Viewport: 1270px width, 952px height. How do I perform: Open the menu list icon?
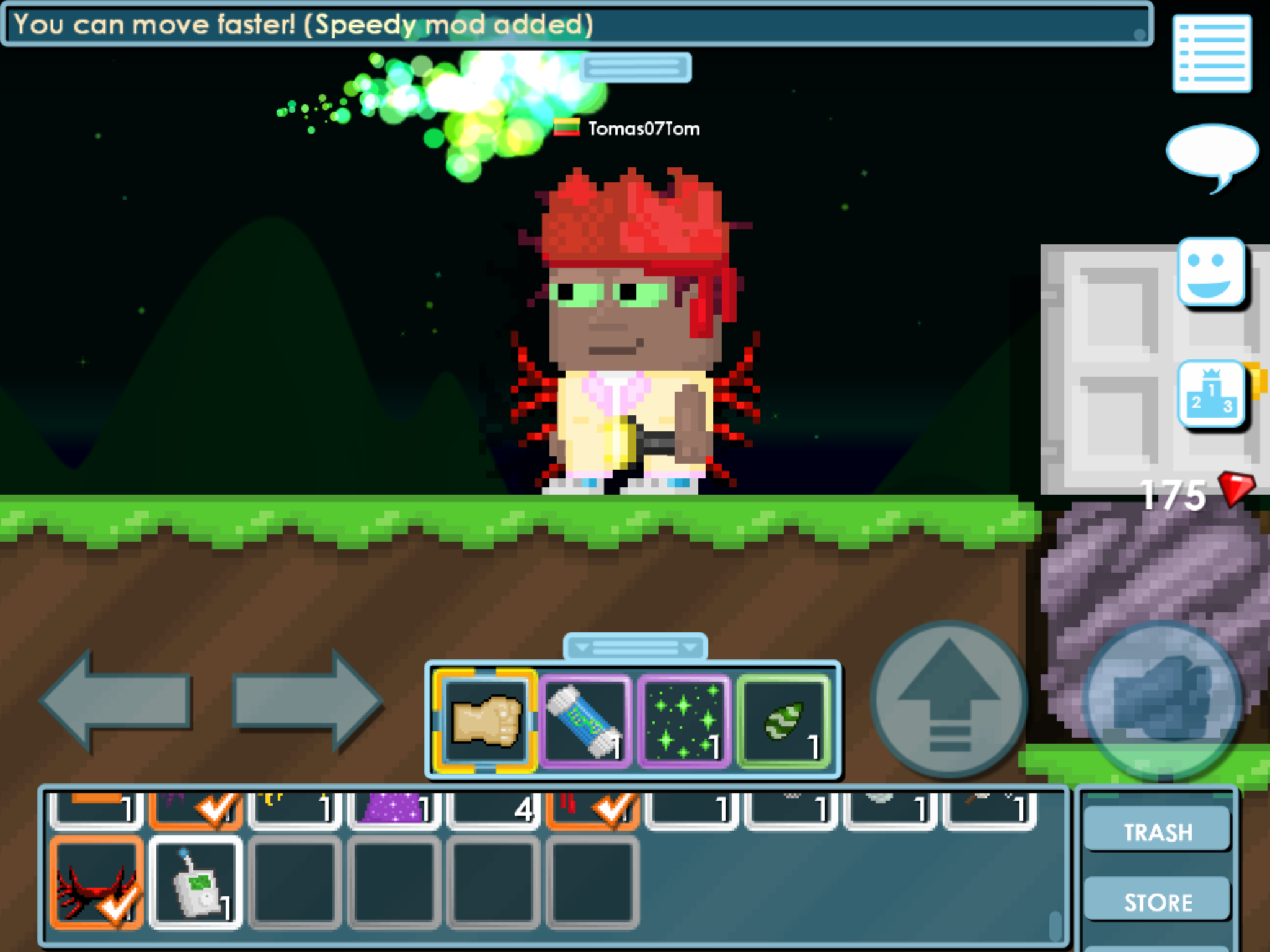[1212, 54]
